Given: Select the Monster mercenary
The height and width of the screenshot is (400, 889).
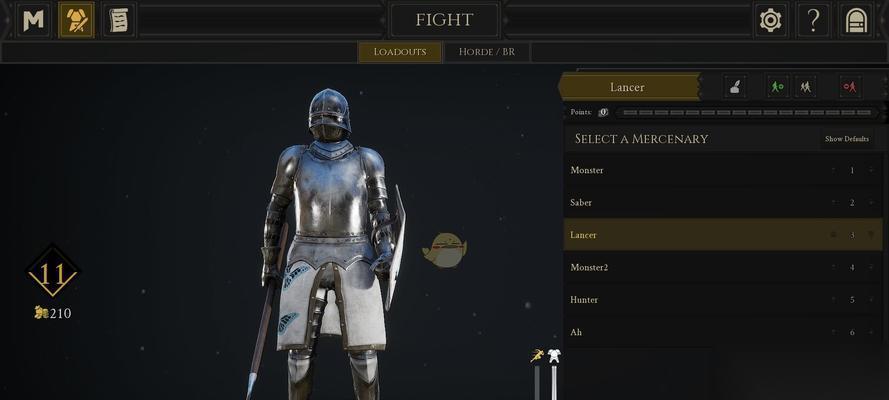Looking at the screenshot, I should 700,170.
